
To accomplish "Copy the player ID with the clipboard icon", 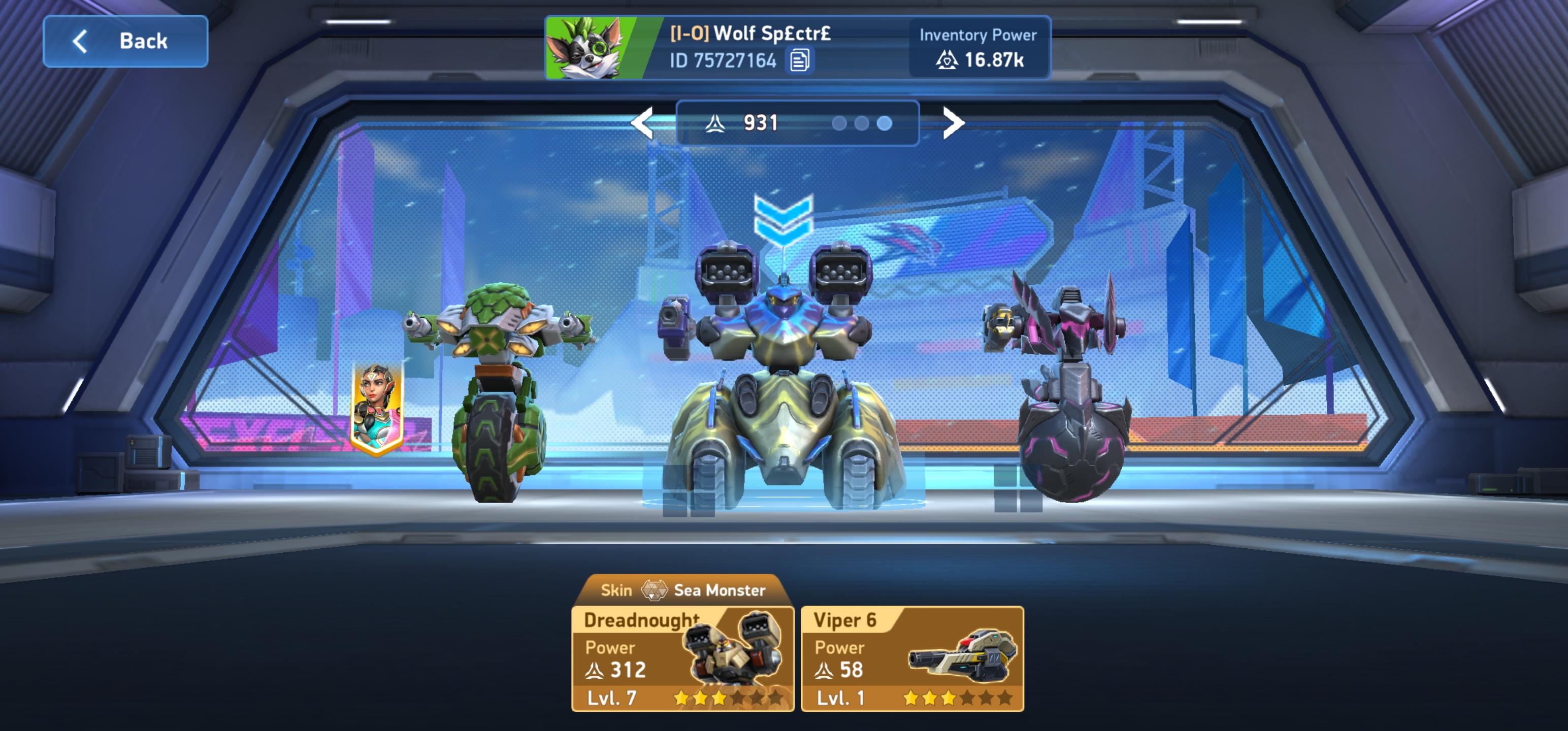I will pos(799,60).
